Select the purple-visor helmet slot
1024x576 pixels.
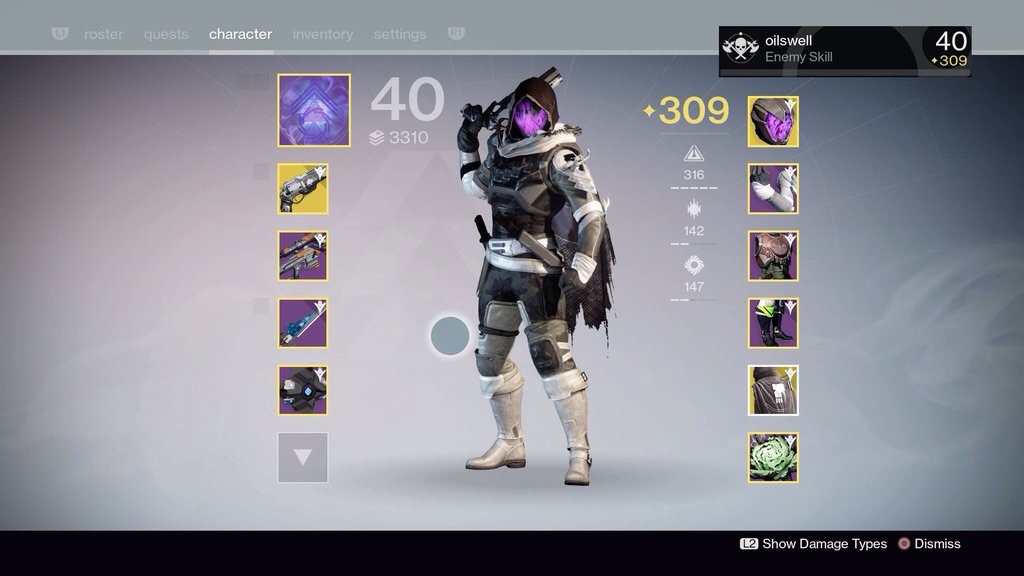click(x=773, y=122)
